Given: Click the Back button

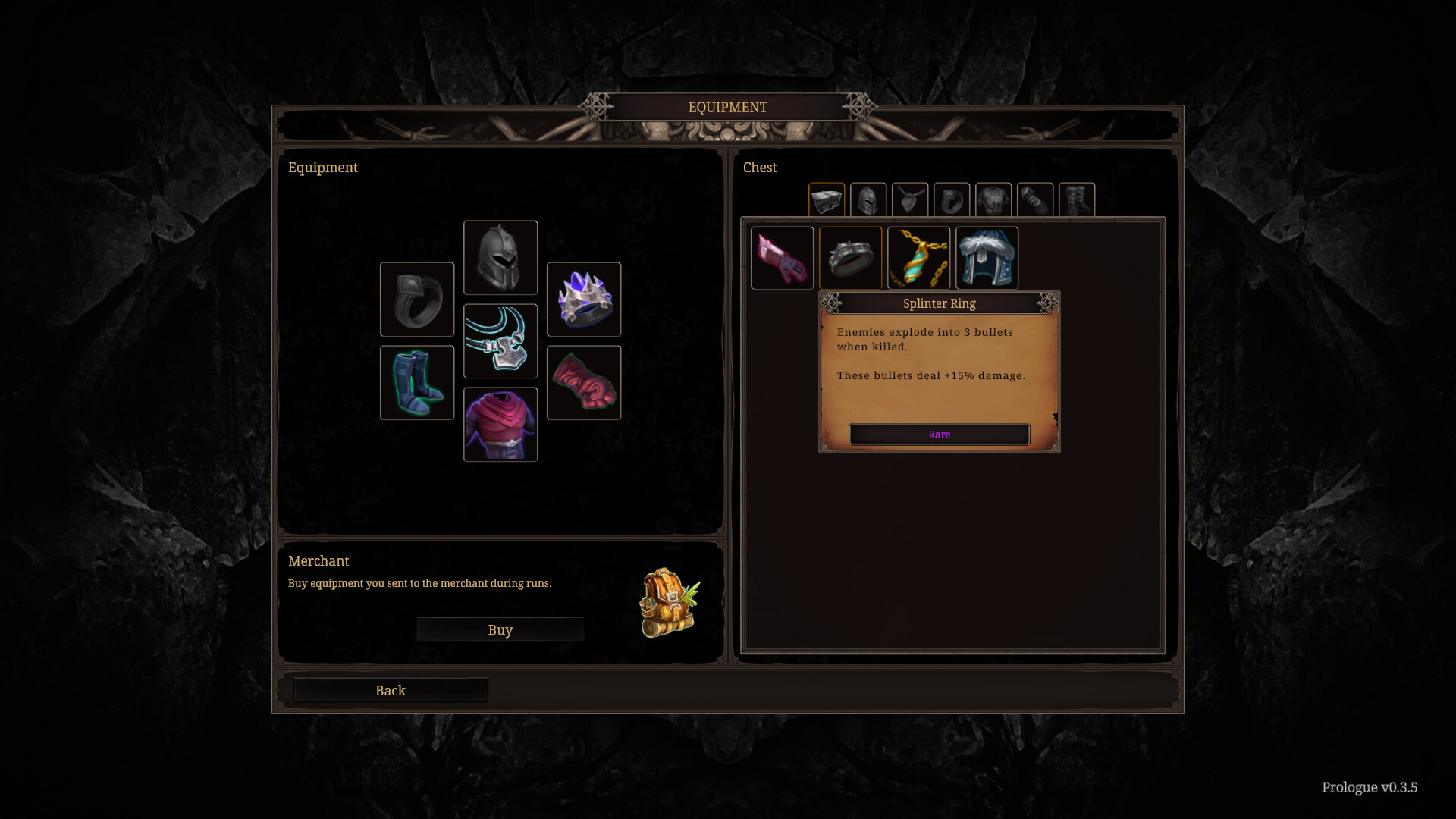Looking at the screenshot, I should 389,690.
